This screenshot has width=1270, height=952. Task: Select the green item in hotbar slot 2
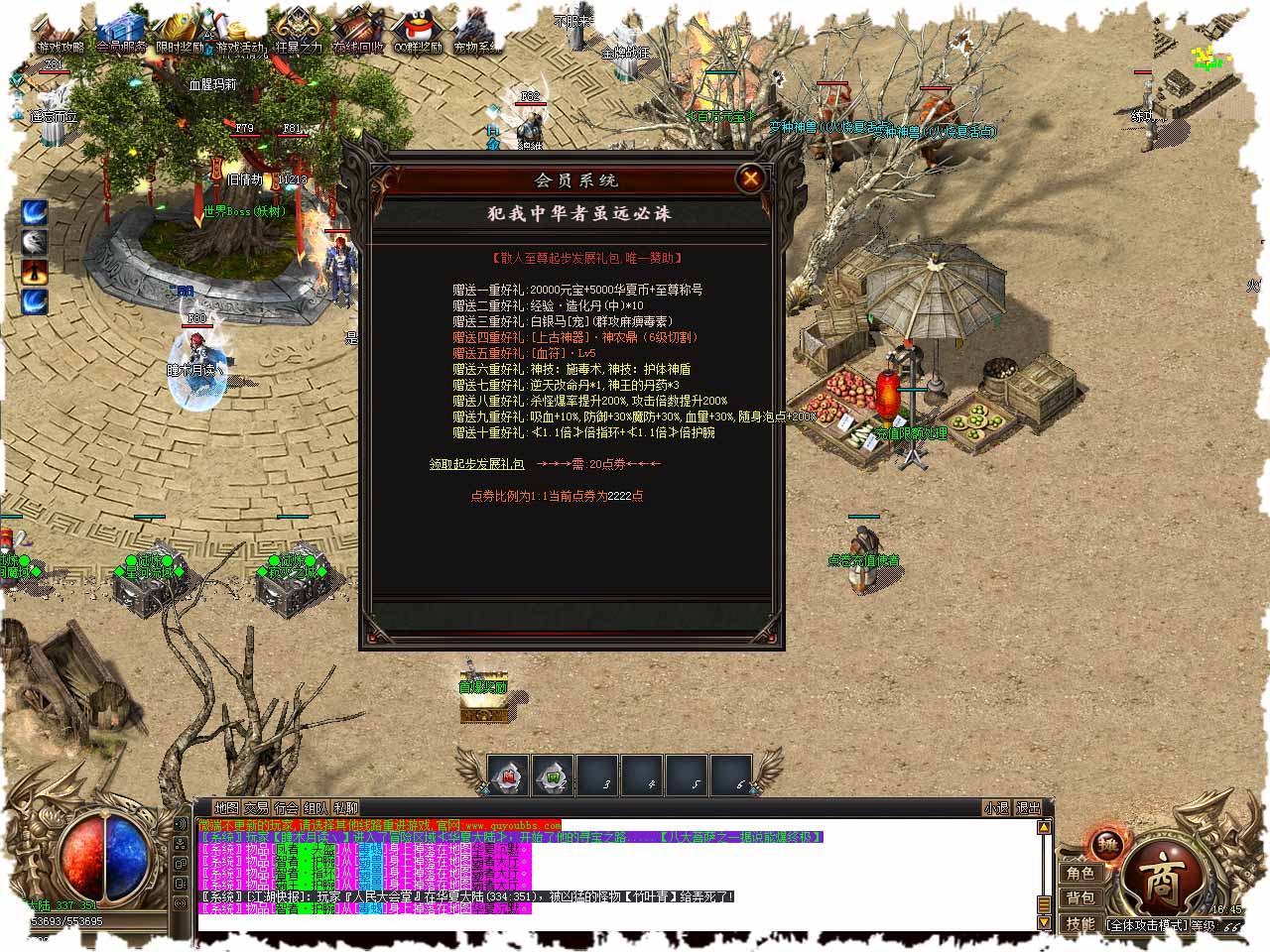pyautogui.click(x=554, y=776)
